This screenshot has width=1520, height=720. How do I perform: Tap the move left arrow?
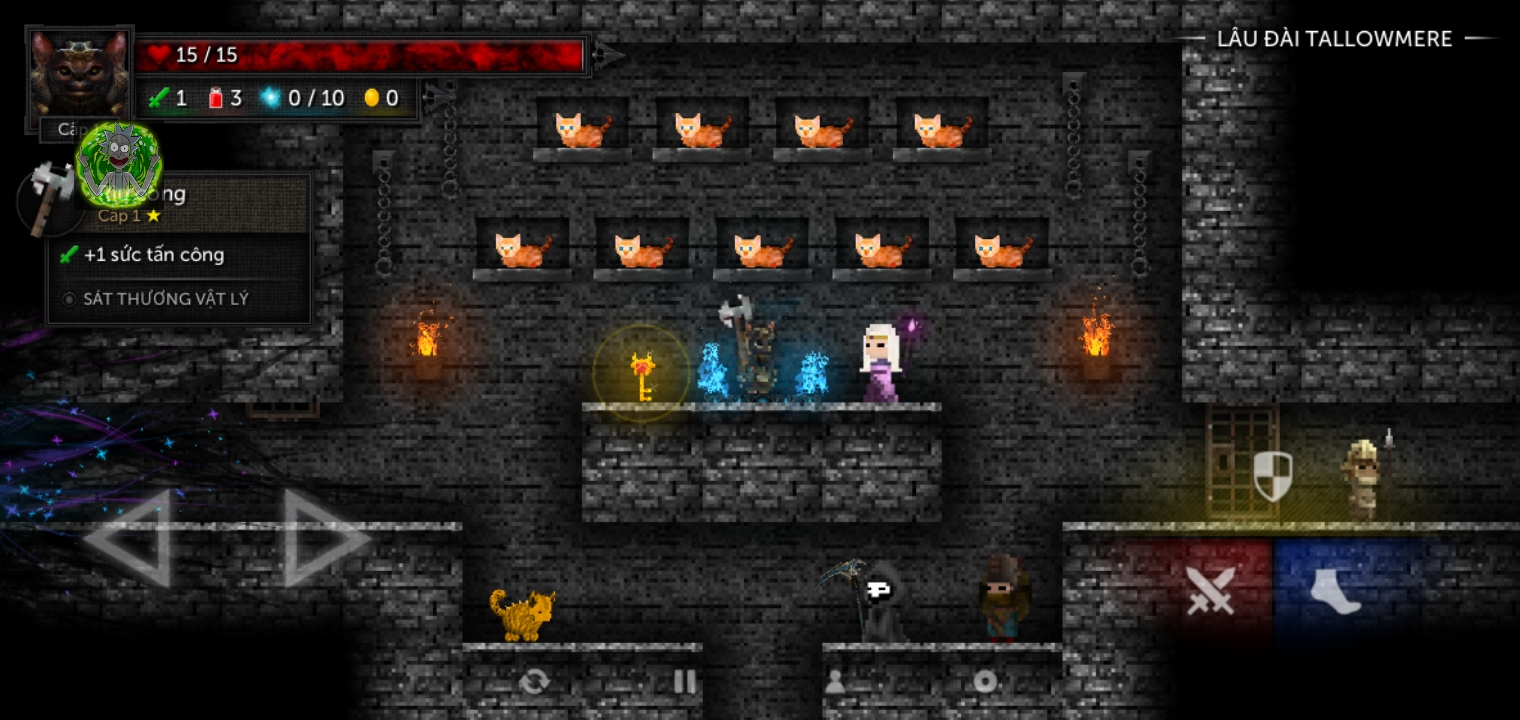point(128,539)
